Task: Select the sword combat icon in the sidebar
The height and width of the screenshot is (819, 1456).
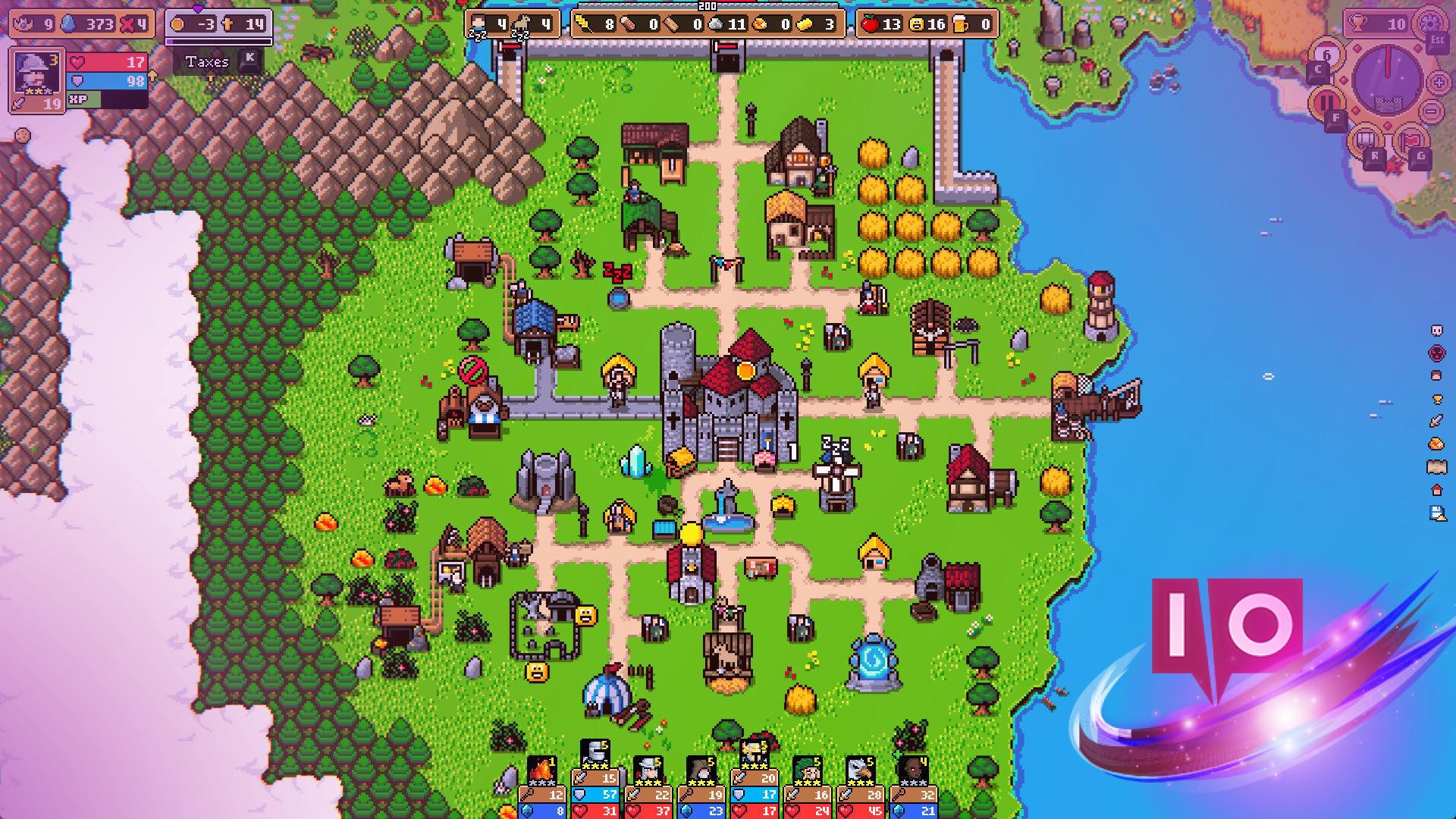Action: (1436, 420)
